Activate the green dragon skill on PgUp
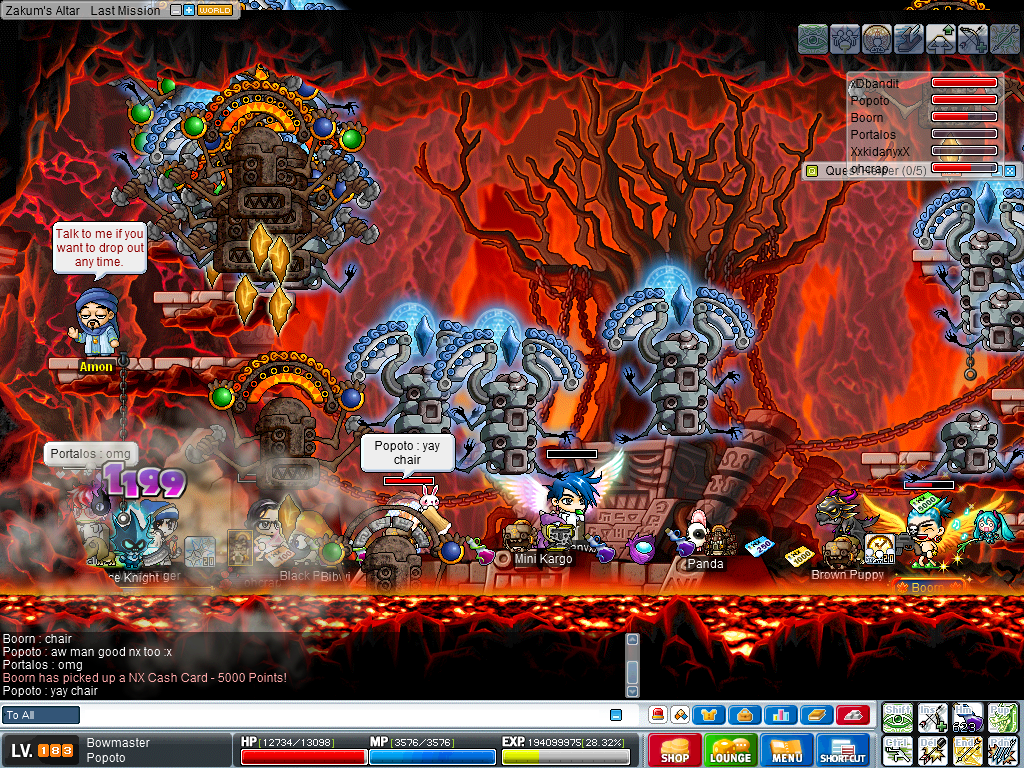This screenshot has width=1024, height=768. (x=1002, y=717)
